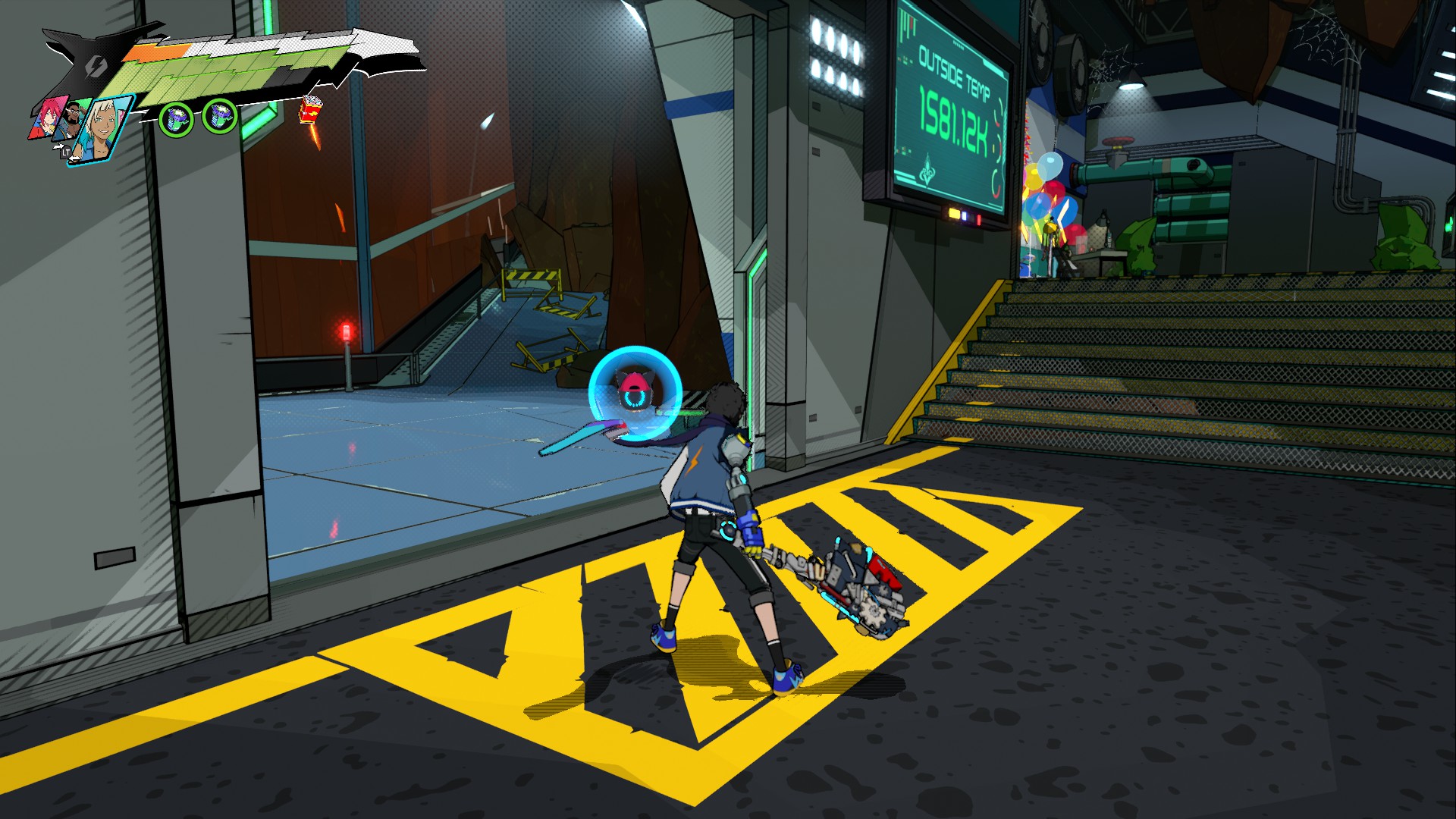
Task: Toggle the yellow indicator light under the monitor
Action: [954, 213]
